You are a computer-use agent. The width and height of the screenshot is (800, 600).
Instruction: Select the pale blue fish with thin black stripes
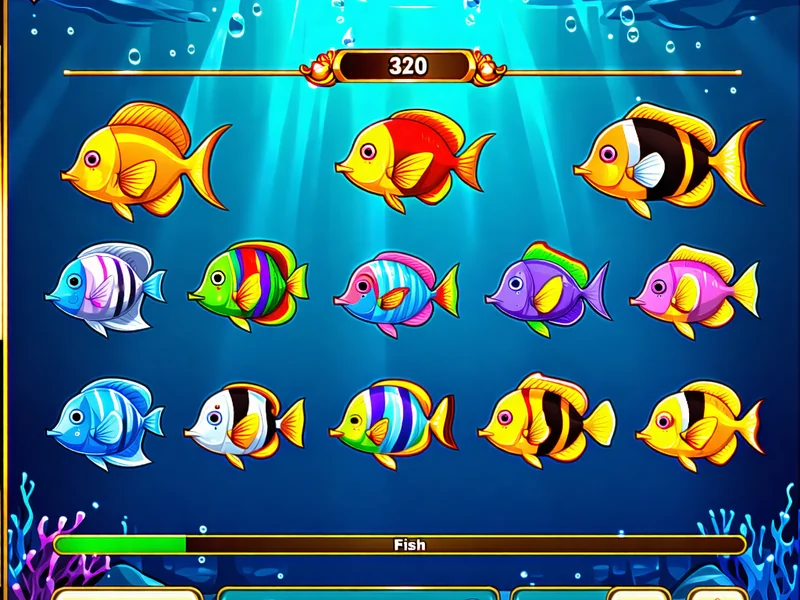click(103, 288)
